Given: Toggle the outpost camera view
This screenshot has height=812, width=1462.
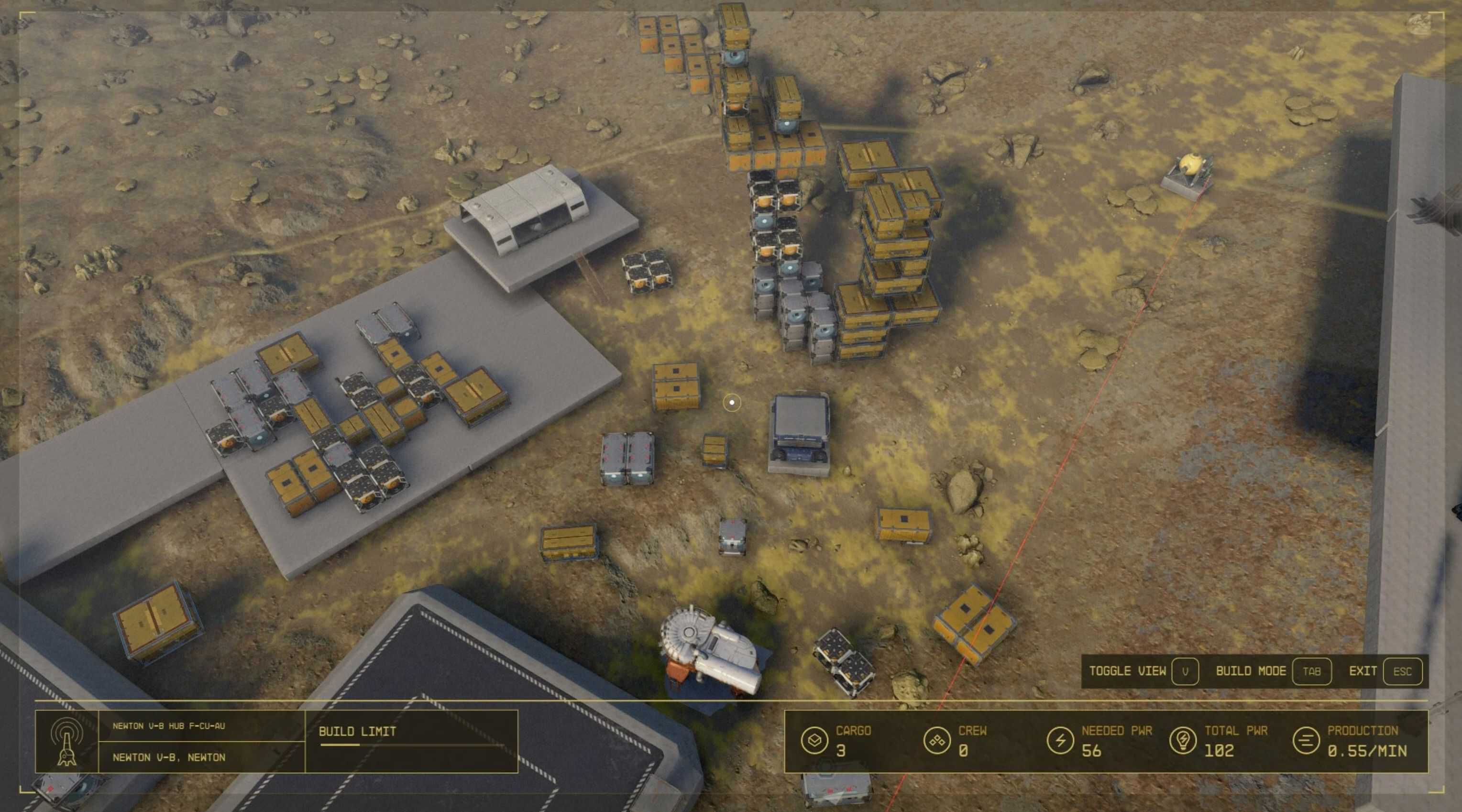Looking at the screenshot, I should click(x=1185, y=671).
